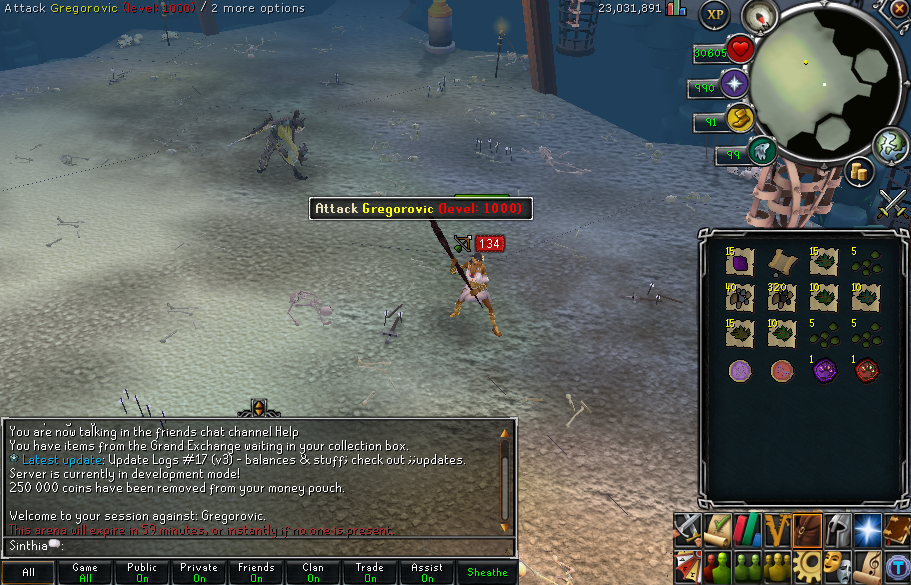Switch to the Game chat tab

point(85,573)
